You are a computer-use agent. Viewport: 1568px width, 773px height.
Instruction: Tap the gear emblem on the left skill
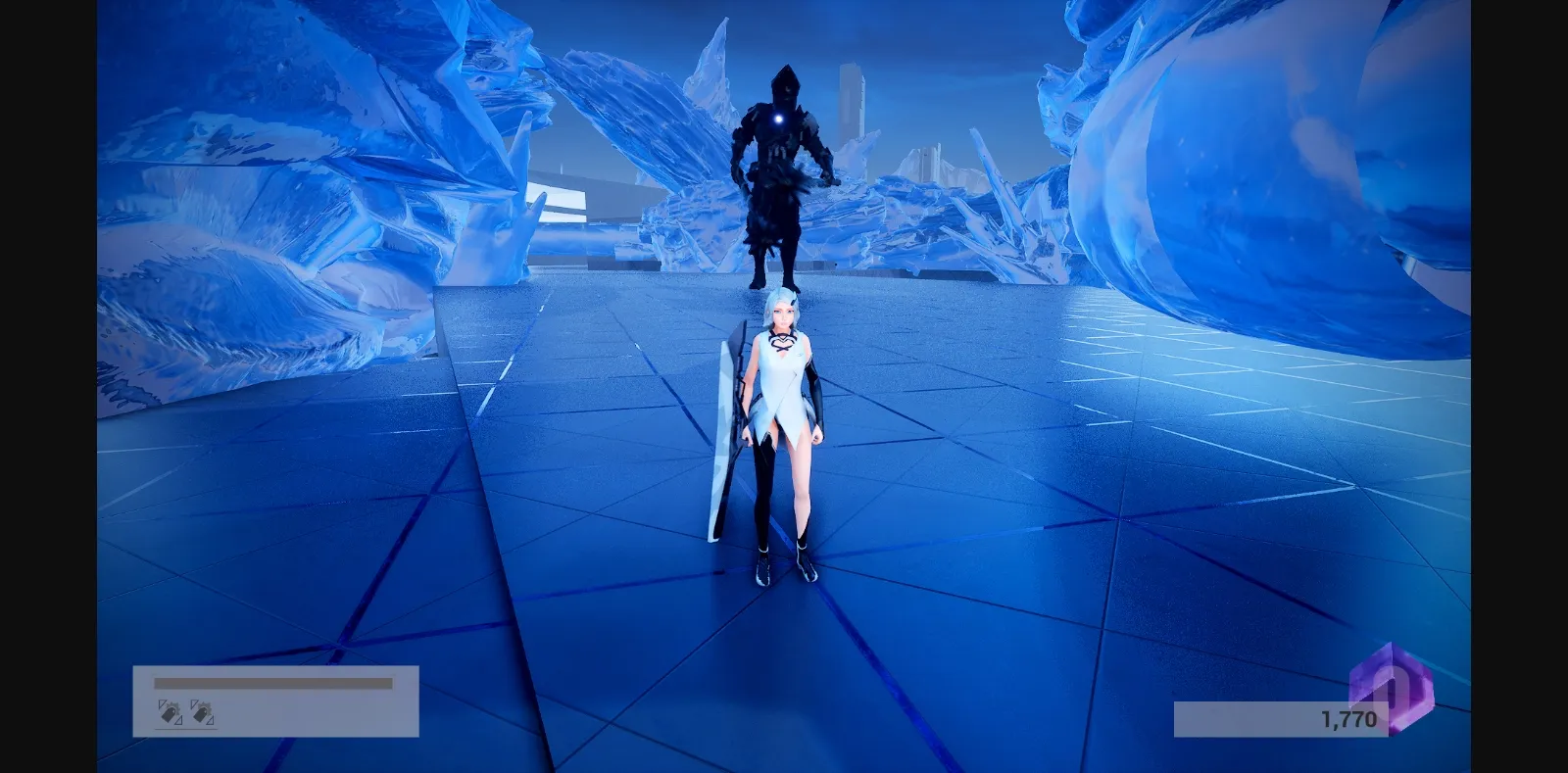pos(173,706)
